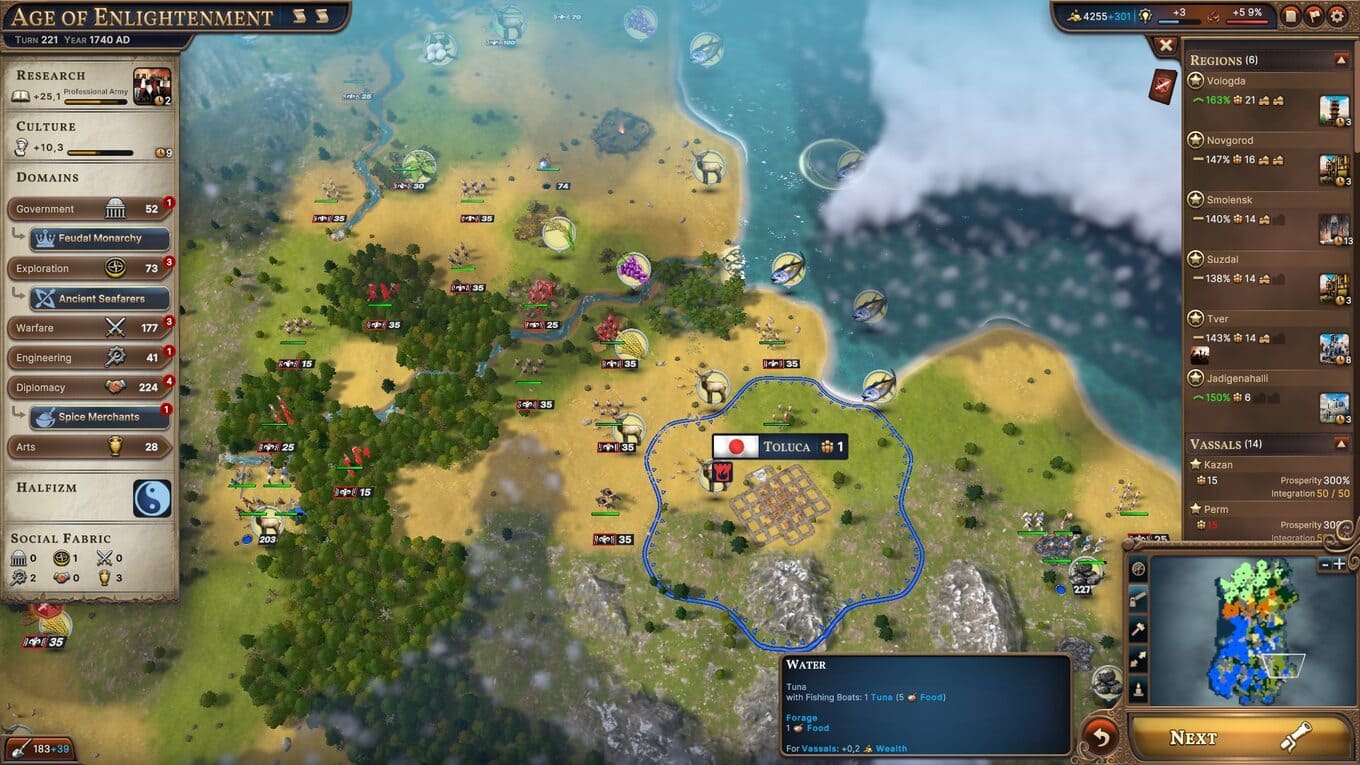Open the Exploration domain
1360x765 pixels.
[x=88, y=268]
